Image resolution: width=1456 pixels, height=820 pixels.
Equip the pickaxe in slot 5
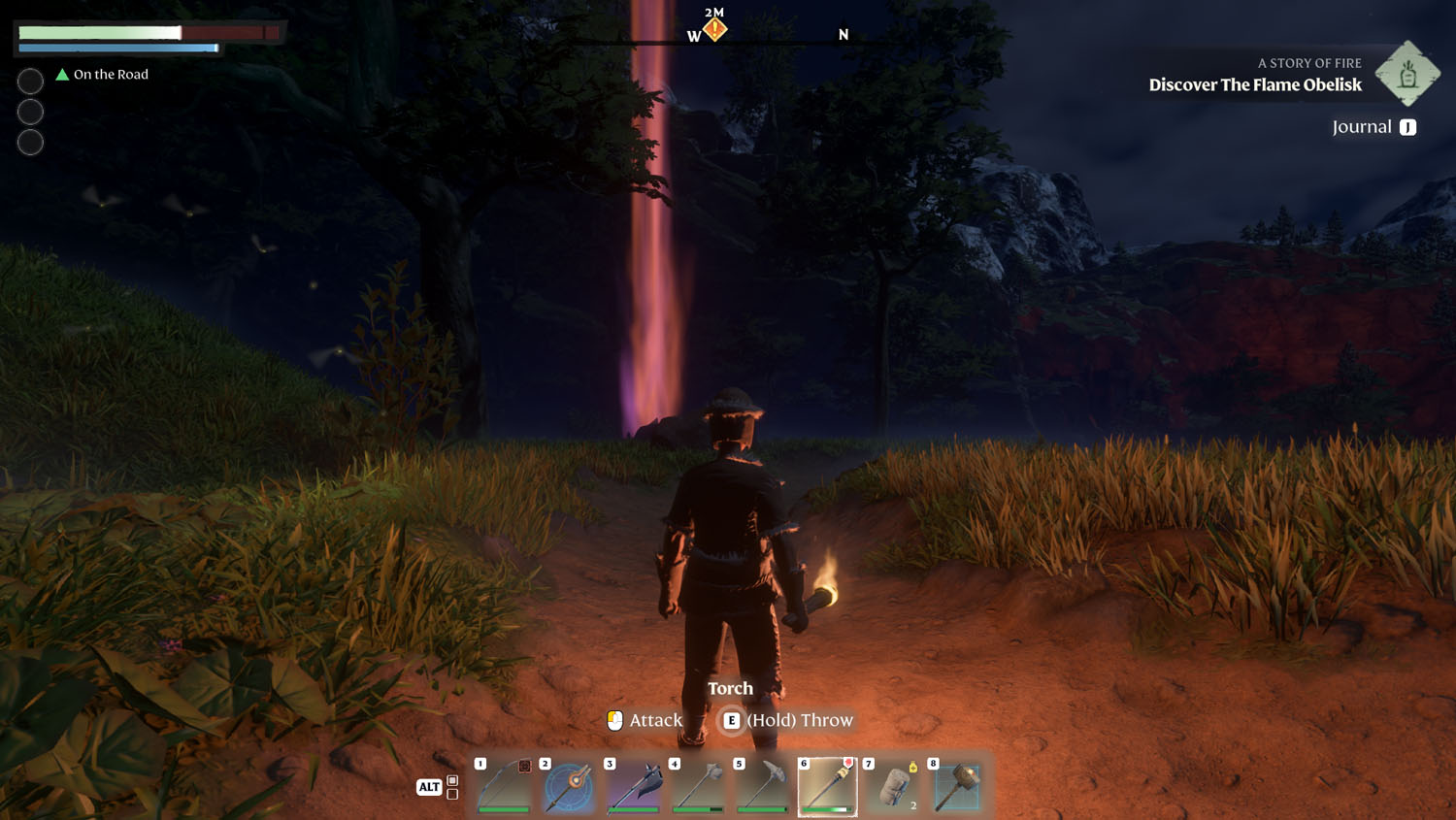pos(763,786)
